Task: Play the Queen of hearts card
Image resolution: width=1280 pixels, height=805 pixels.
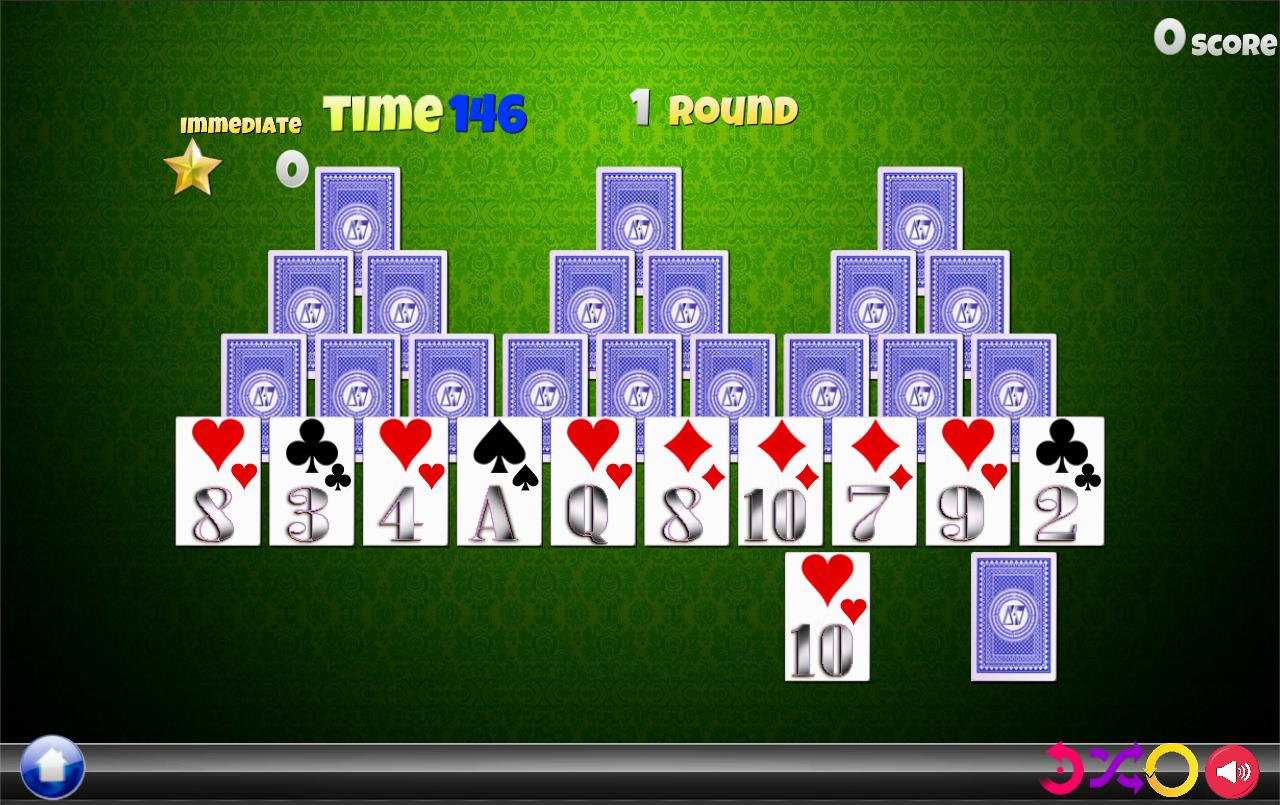Action: point(590,480)
